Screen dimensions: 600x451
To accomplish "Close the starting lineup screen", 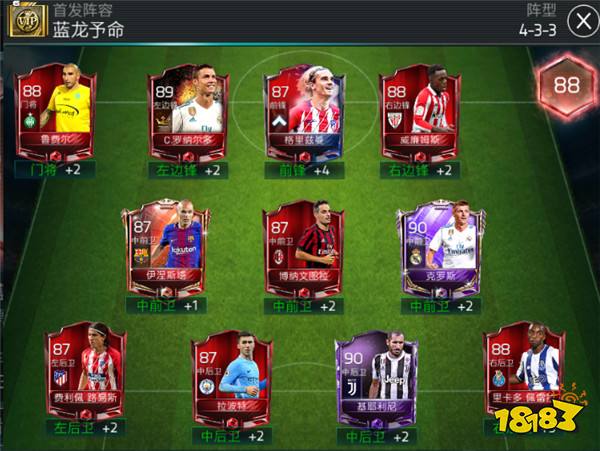I will (x=579, y=20).
